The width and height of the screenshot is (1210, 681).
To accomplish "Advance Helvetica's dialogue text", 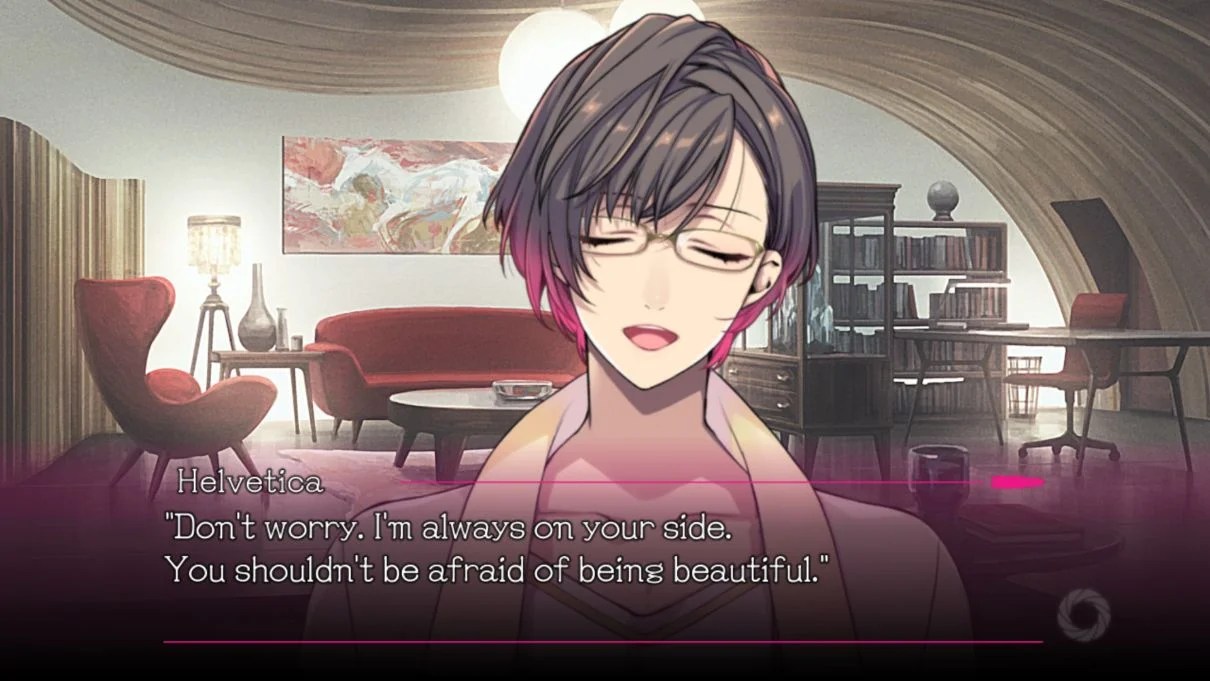I will point(500,550).
